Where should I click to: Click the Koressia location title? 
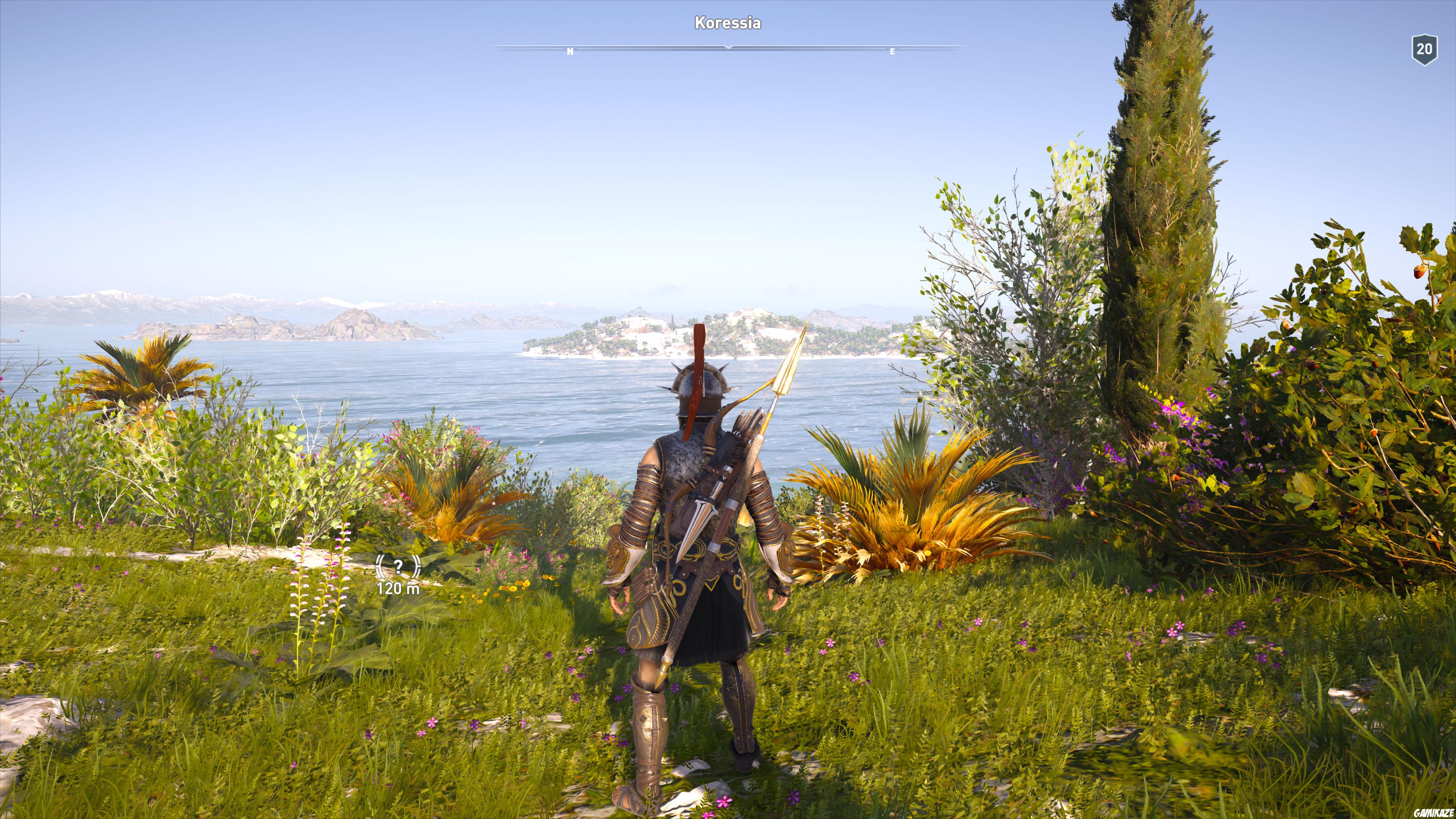click(x=728, y=24)
